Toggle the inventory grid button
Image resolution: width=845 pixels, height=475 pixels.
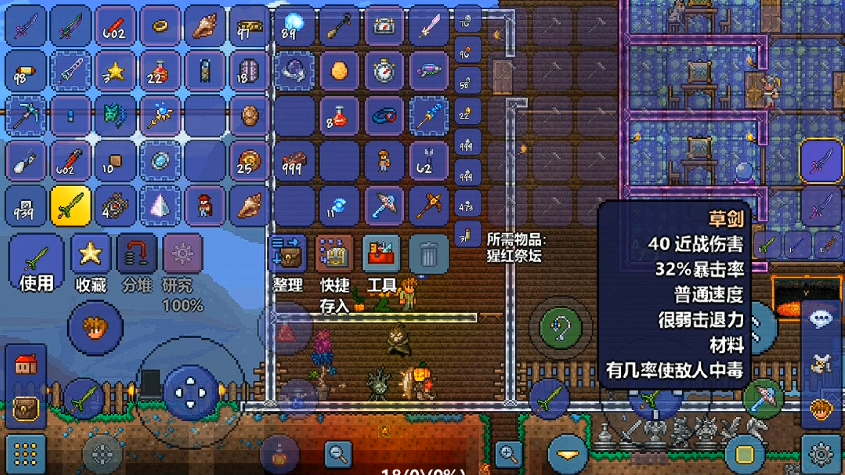(x=26, y=452)
